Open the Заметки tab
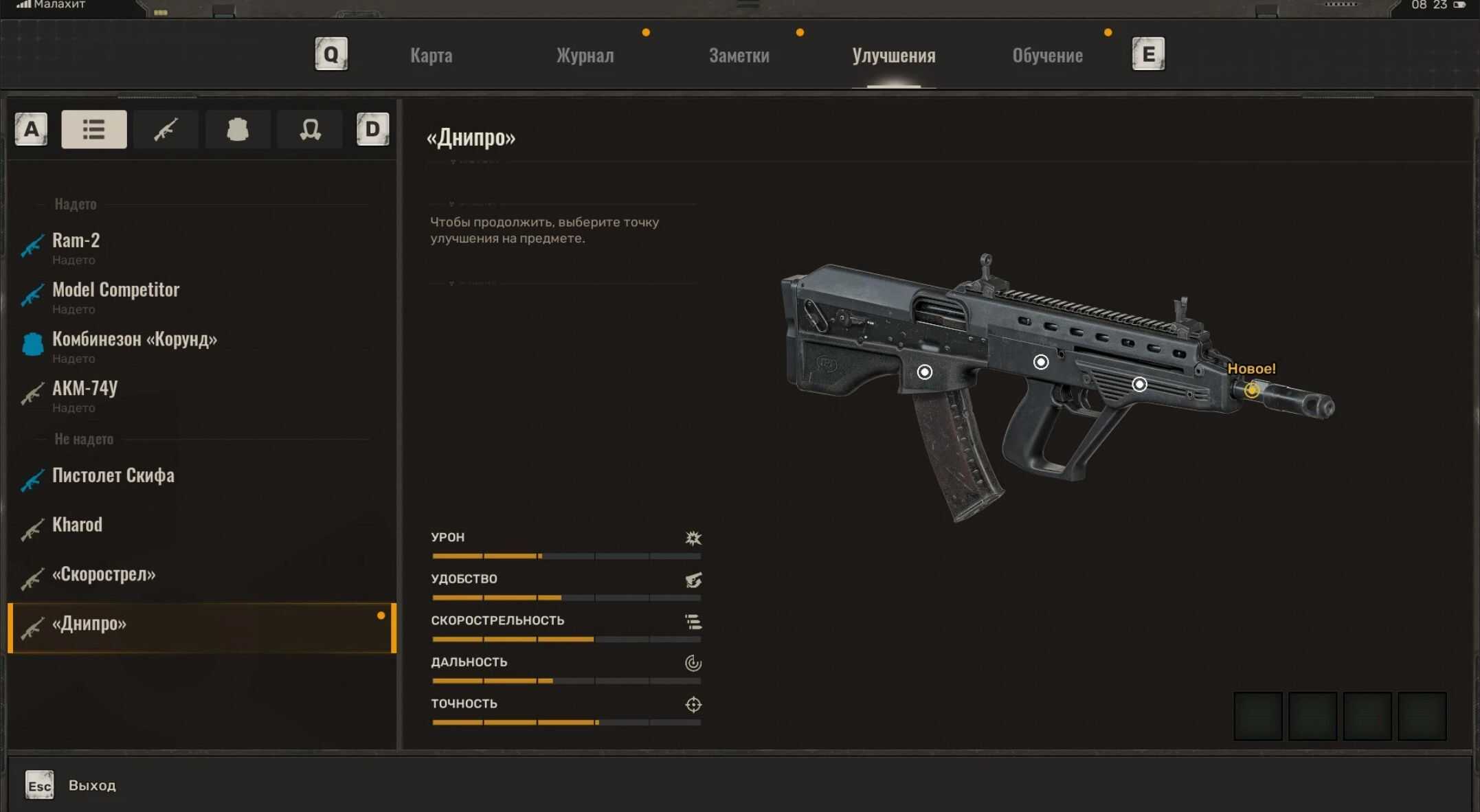Viewport: 1480px width, 812px height. point(739,56)
